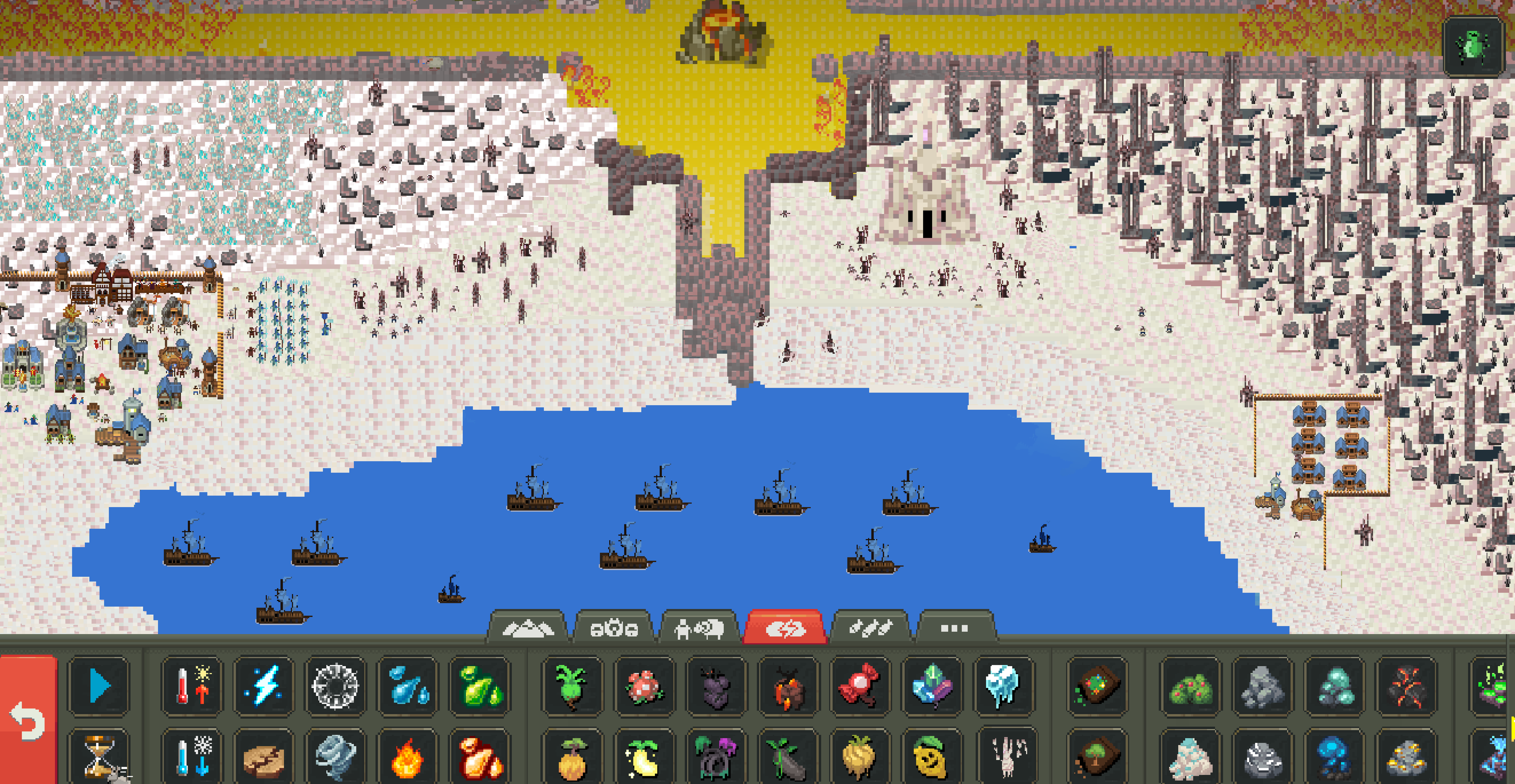Image resolution: width=1515 pixels, height=784 pixels.
Task: Switch to the kingdoms and civilizations tab
Action: pyautogui.click(x=613, y=628)
